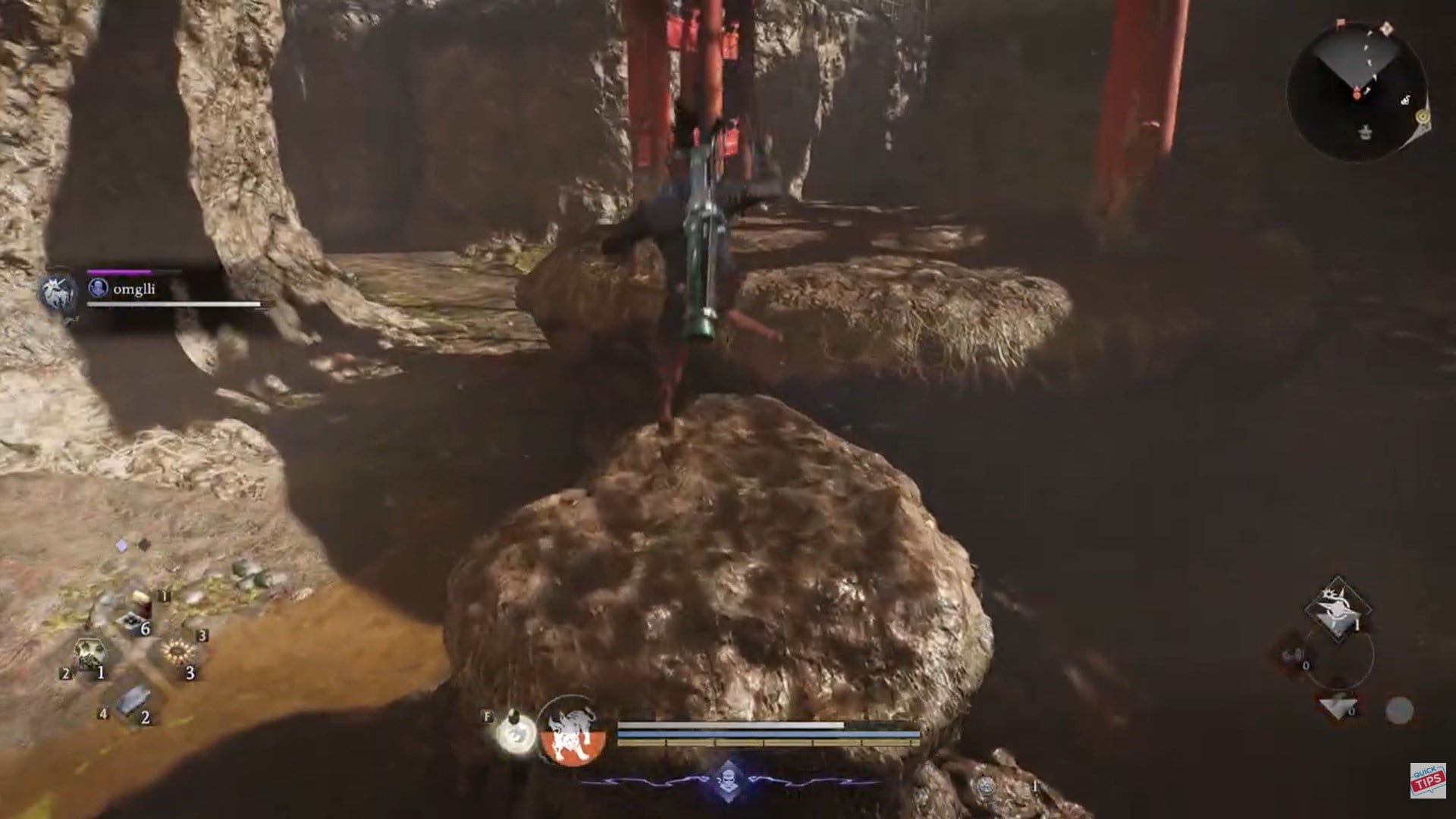Screen dimensions: 1456x819
Task: Click the round consumable button beside spell icon
Action: click(1401, 709)
